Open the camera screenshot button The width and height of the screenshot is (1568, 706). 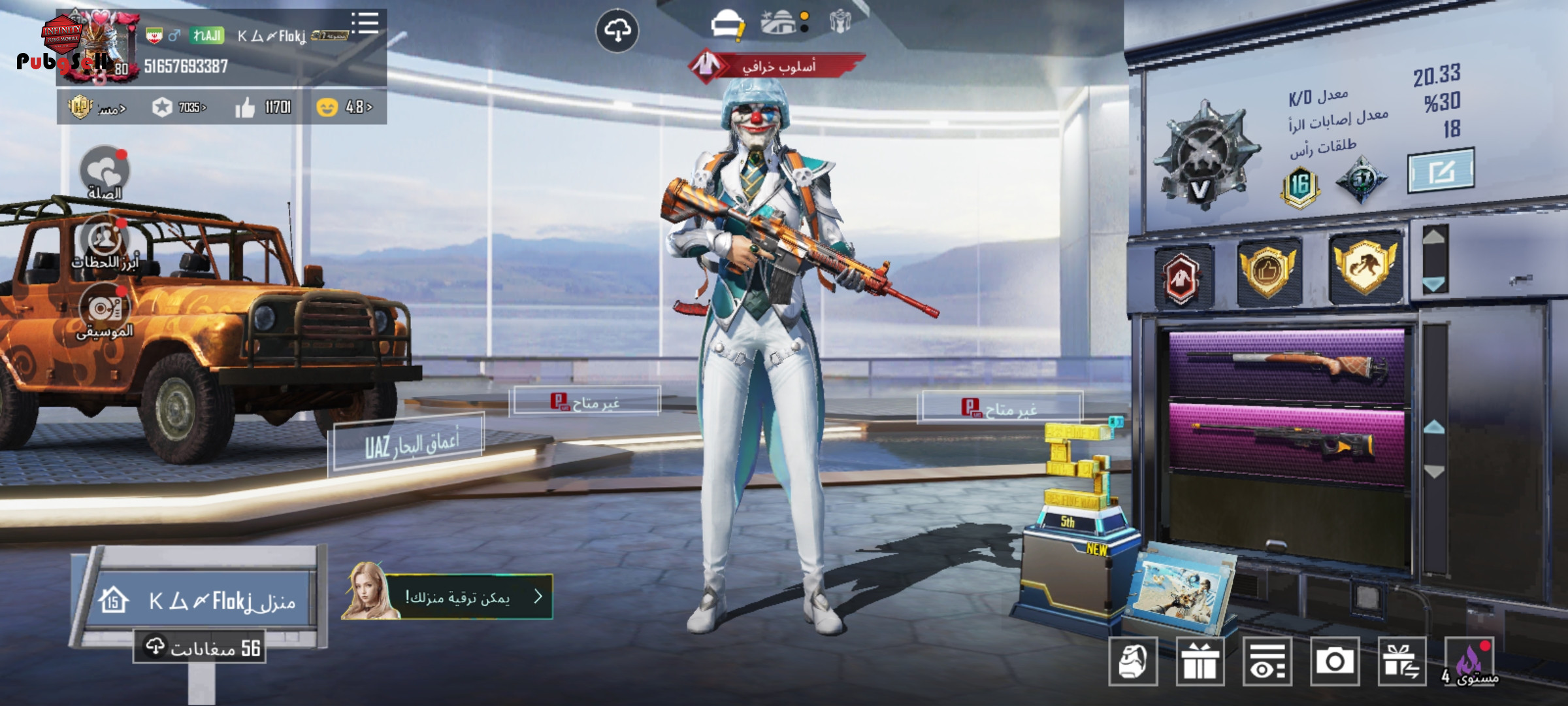[1334, 662]
